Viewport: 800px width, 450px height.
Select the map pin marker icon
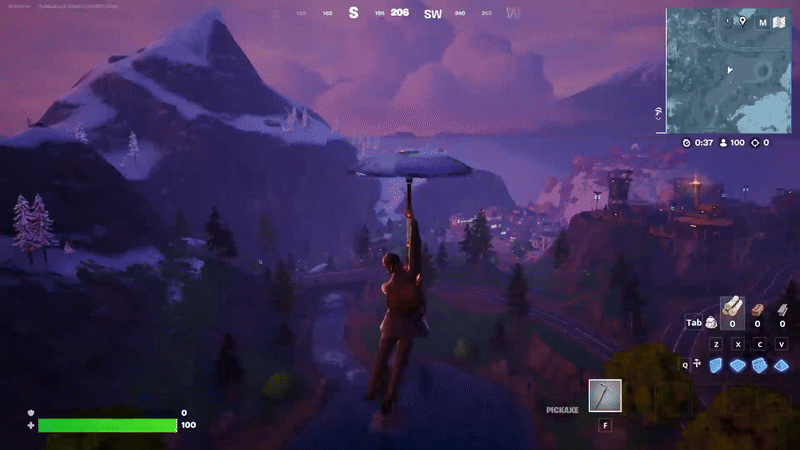pos(743,21)
